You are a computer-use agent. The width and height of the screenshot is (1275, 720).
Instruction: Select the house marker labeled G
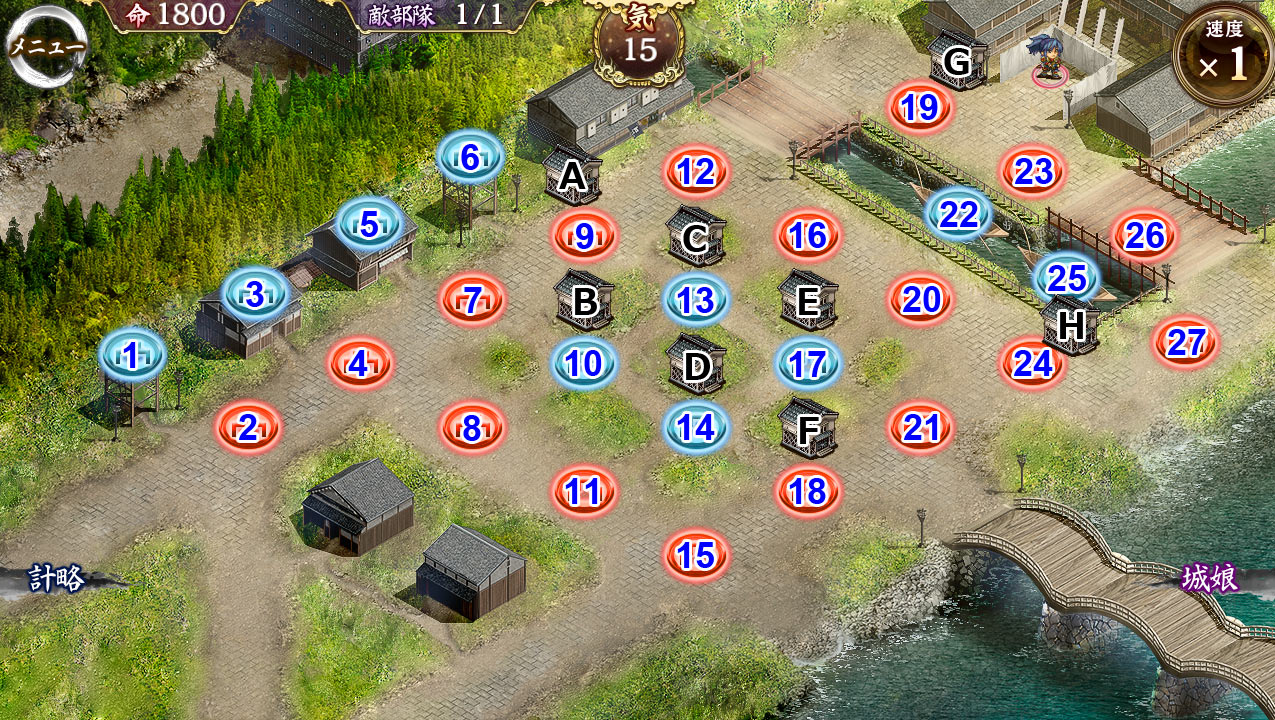[x=957, y=61]
